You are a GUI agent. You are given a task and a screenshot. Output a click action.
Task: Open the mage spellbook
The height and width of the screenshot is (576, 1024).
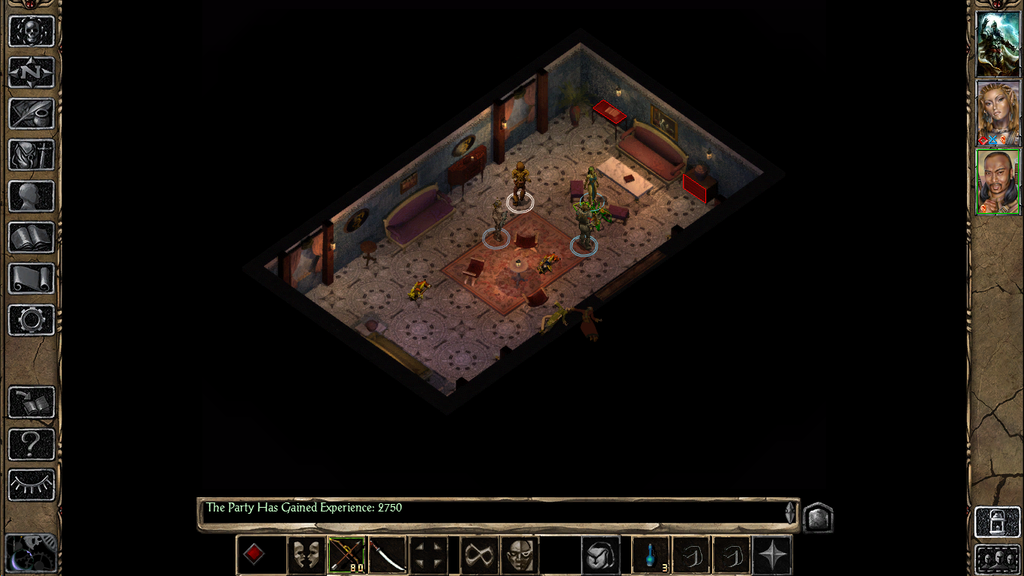pyautogui.click(x=31, y=237)
